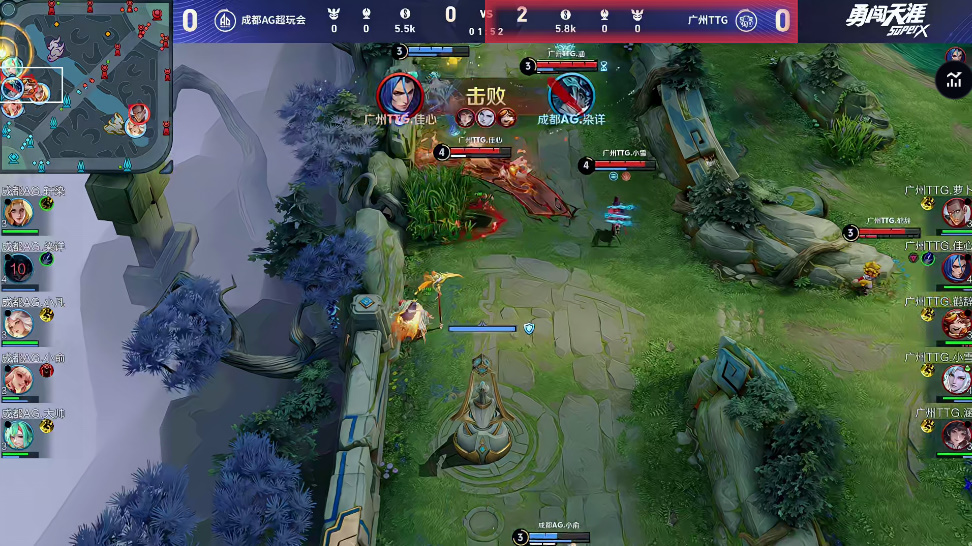Choose the blue-haired TTG hero portrait
The height and width of the screenshot is (546, 972).
tap(956, 267)
